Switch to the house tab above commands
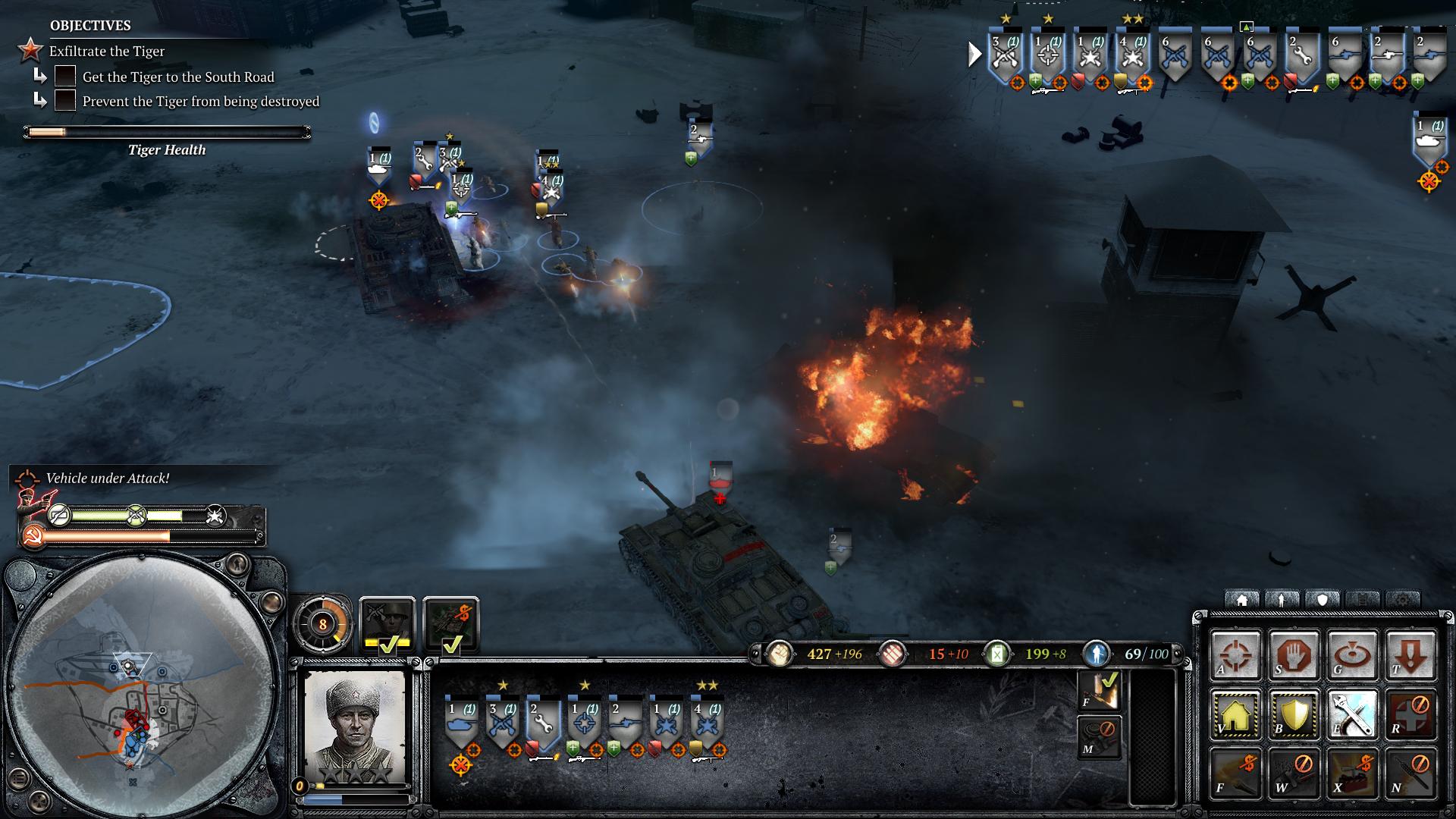Viewport: 1456px width, 819px height. click(x=1242, y=600)
